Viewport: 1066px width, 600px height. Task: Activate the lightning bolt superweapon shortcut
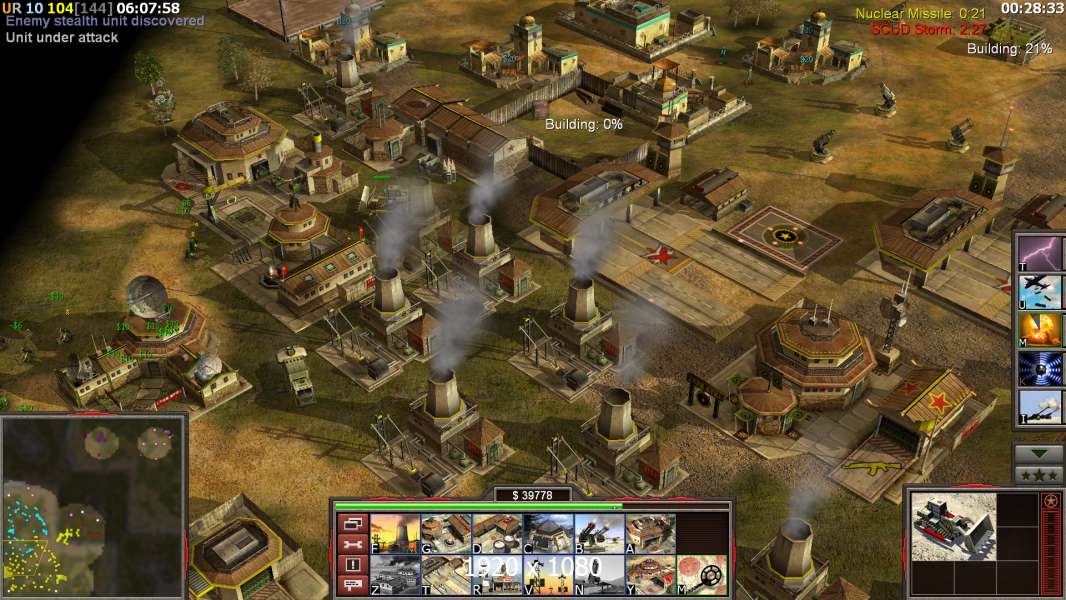click(x=1040, y=253)
